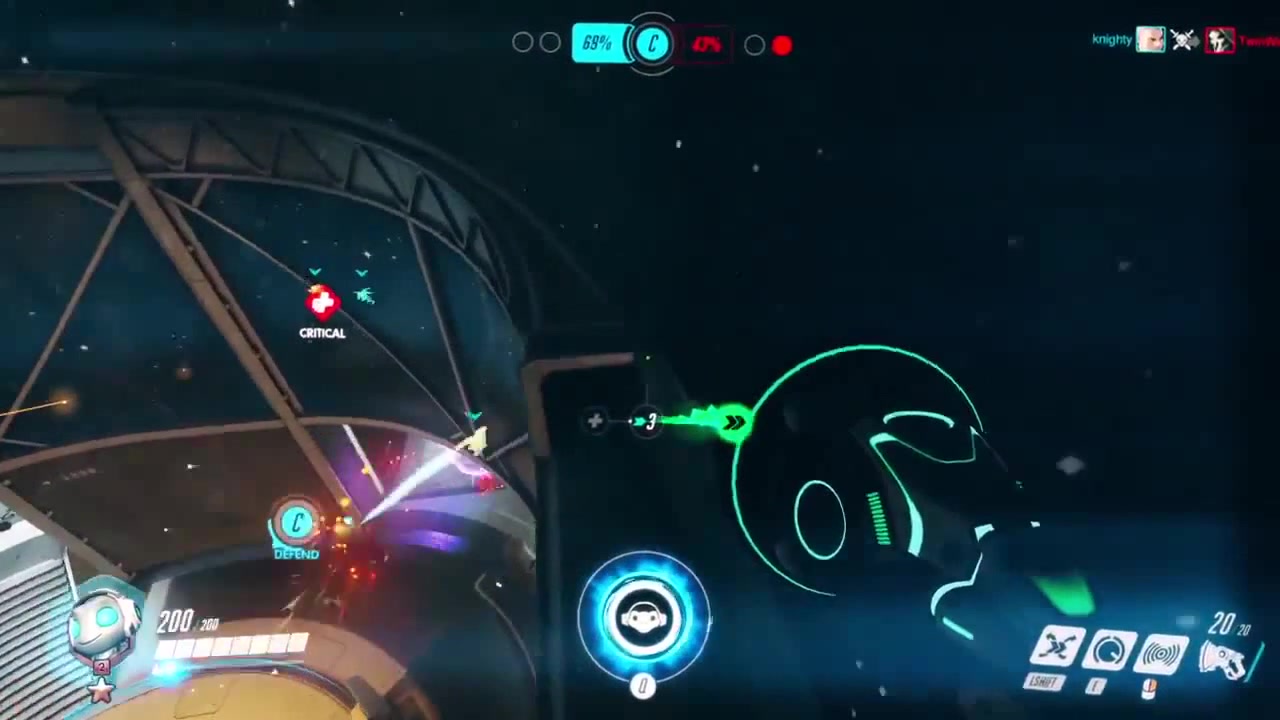Activate the Crossfade ability icon
This screenshot has width=1280, height=720.
point(1057,648)
